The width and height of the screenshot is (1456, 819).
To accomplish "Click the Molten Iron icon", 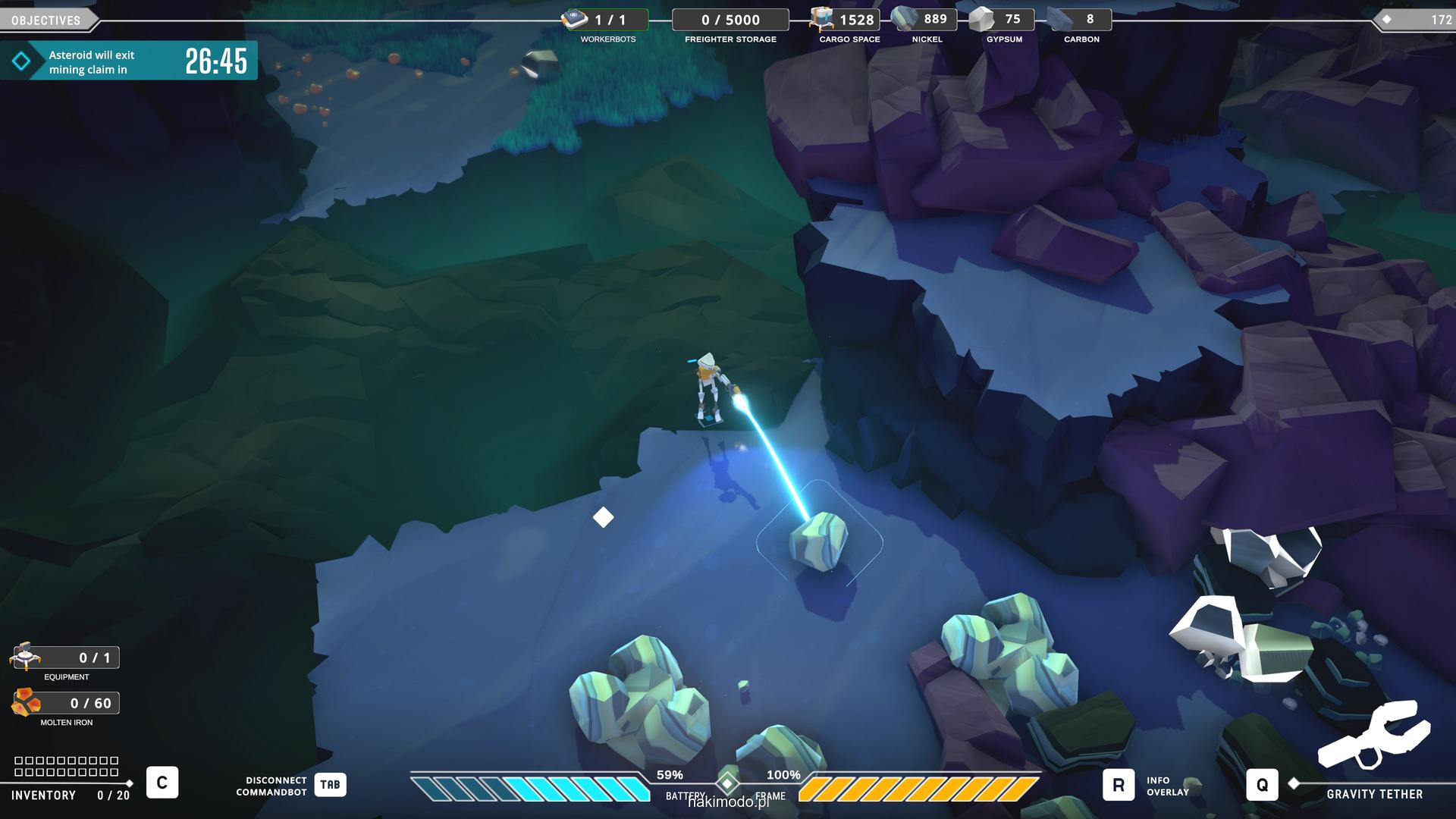I will tap(27, 703).
